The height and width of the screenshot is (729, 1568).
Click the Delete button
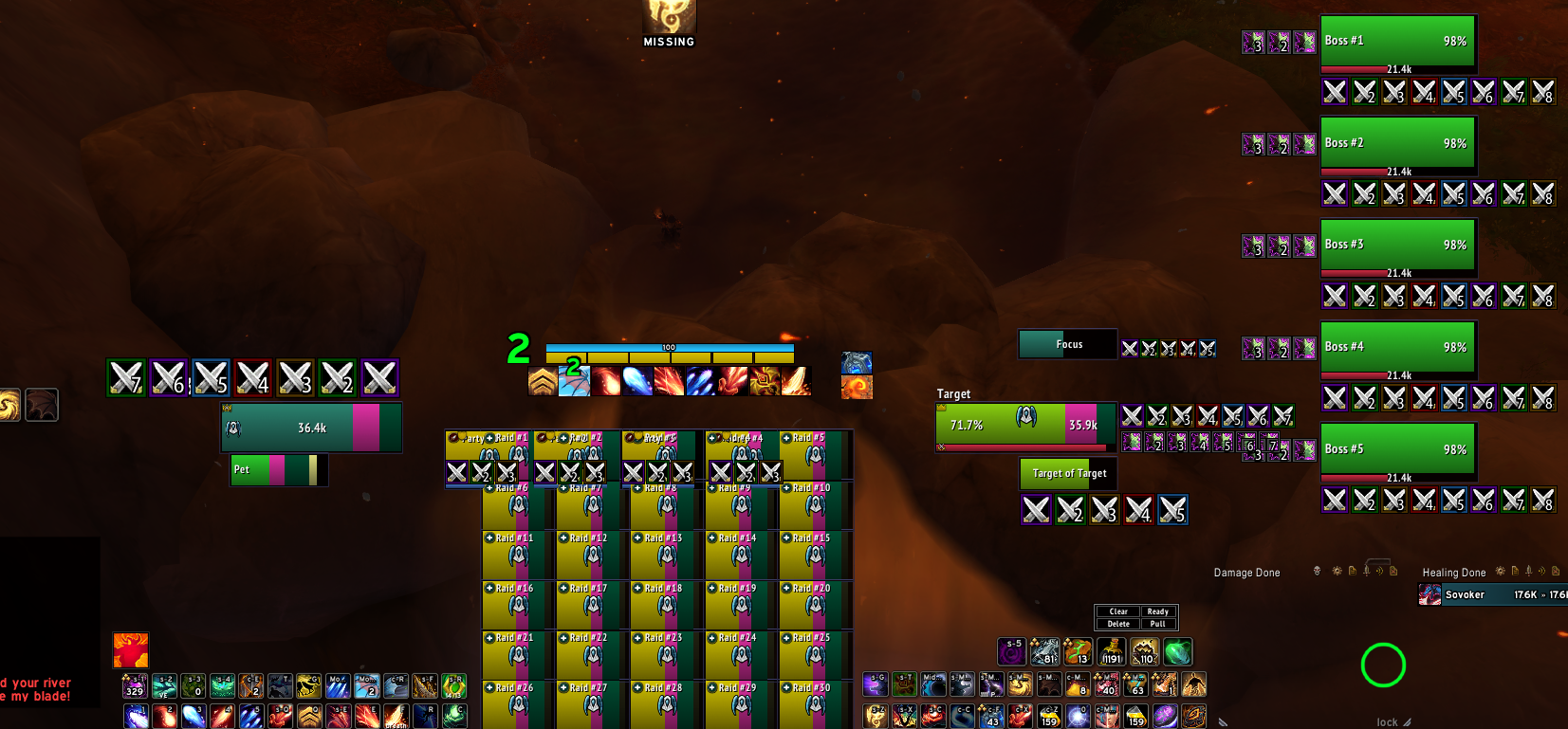1118,624
